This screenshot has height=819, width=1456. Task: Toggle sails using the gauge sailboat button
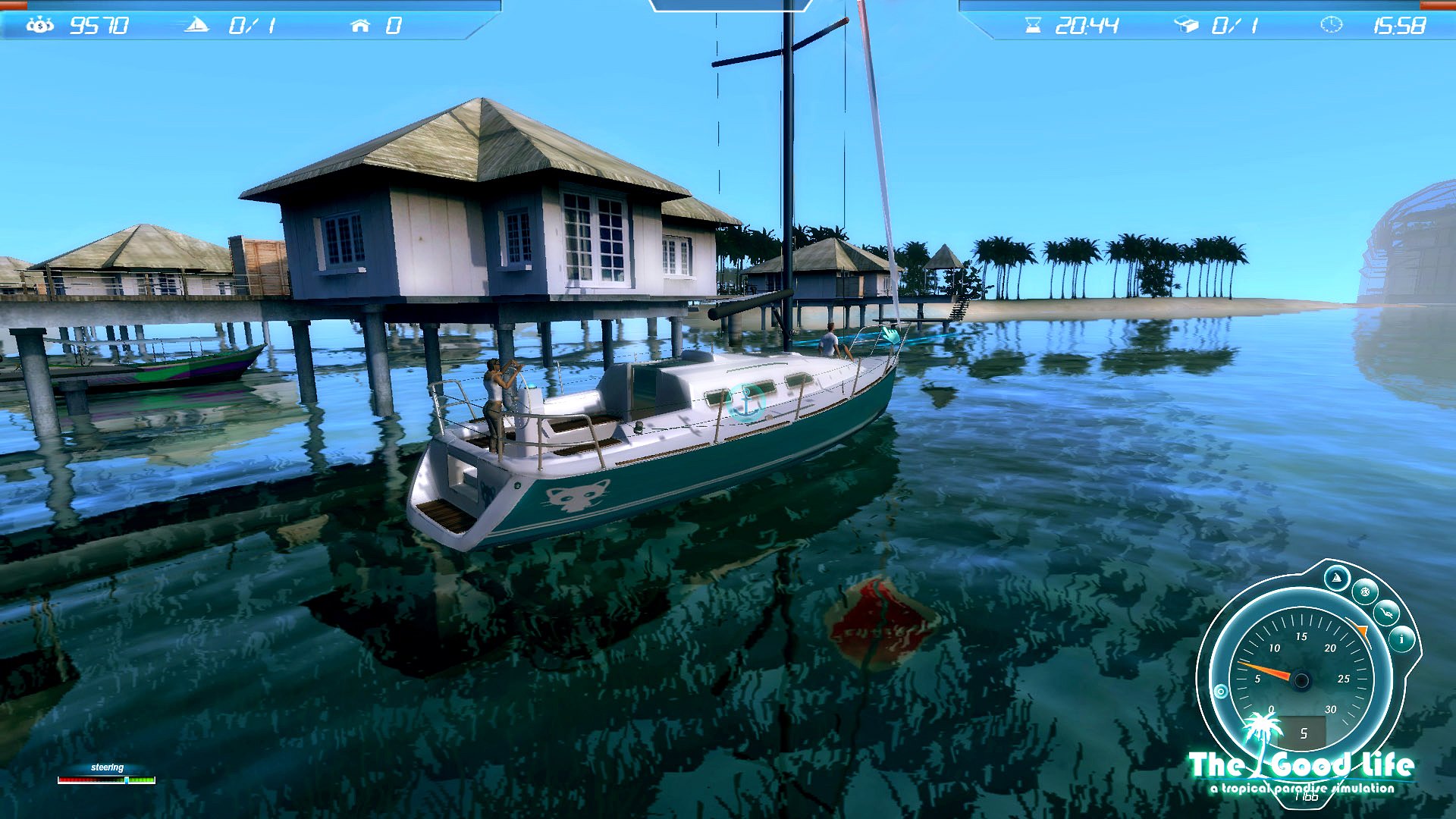point(1337,578)
